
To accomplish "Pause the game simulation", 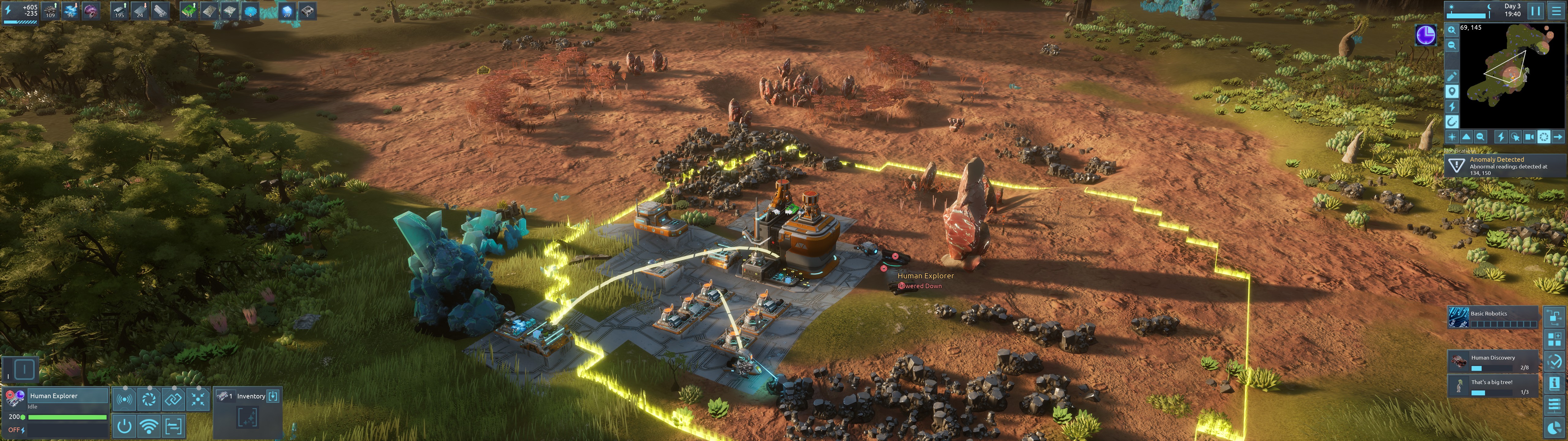I will coord(1535,11).
